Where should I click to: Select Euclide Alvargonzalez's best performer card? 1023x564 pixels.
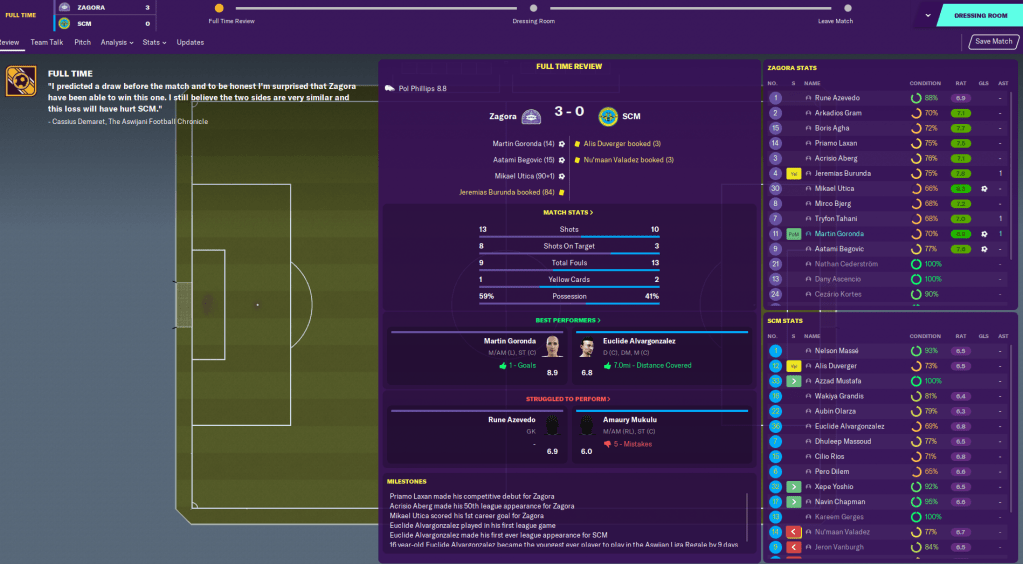click(661, 358)
